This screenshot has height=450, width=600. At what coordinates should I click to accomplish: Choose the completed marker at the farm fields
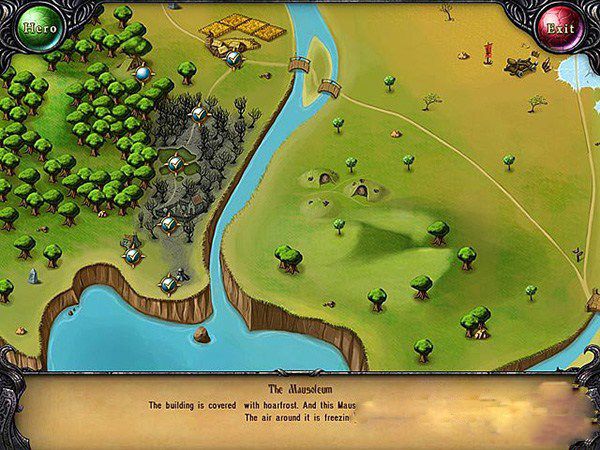[233, 59]
